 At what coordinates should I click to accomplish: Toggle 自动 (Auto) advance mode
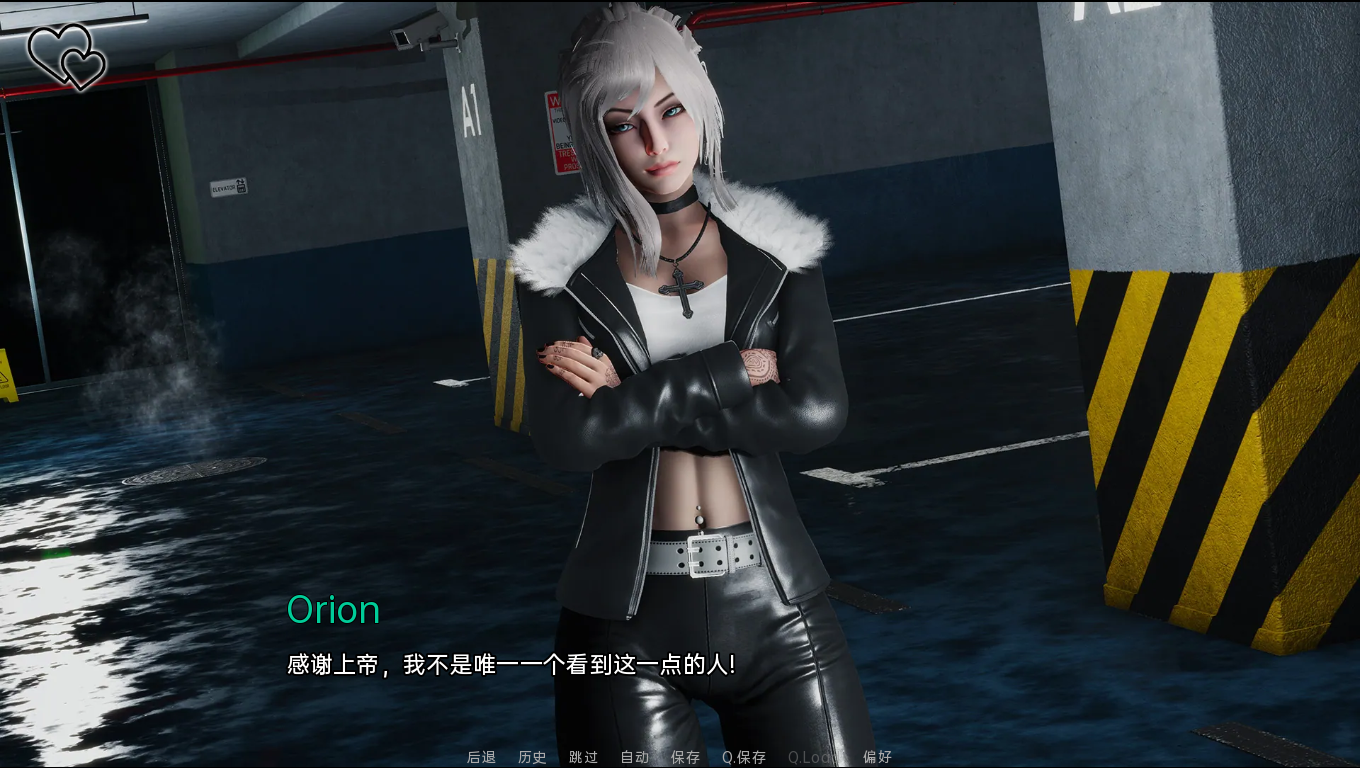pyautogui.click(x=634, y=757)
